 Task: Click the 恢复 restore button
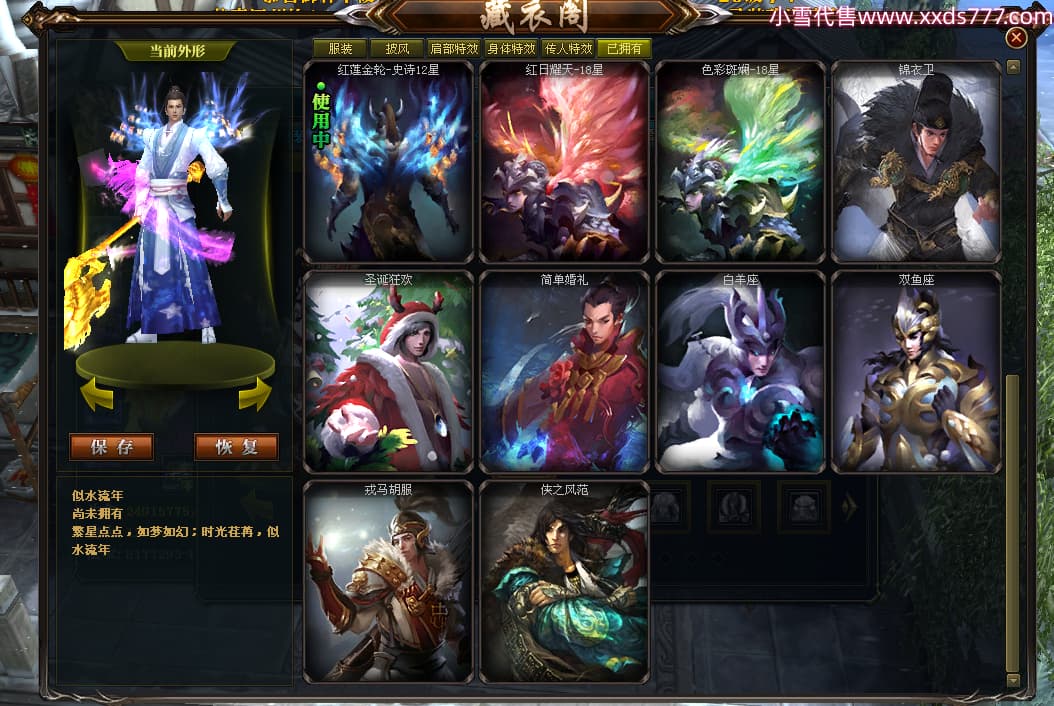pos(236,447)
